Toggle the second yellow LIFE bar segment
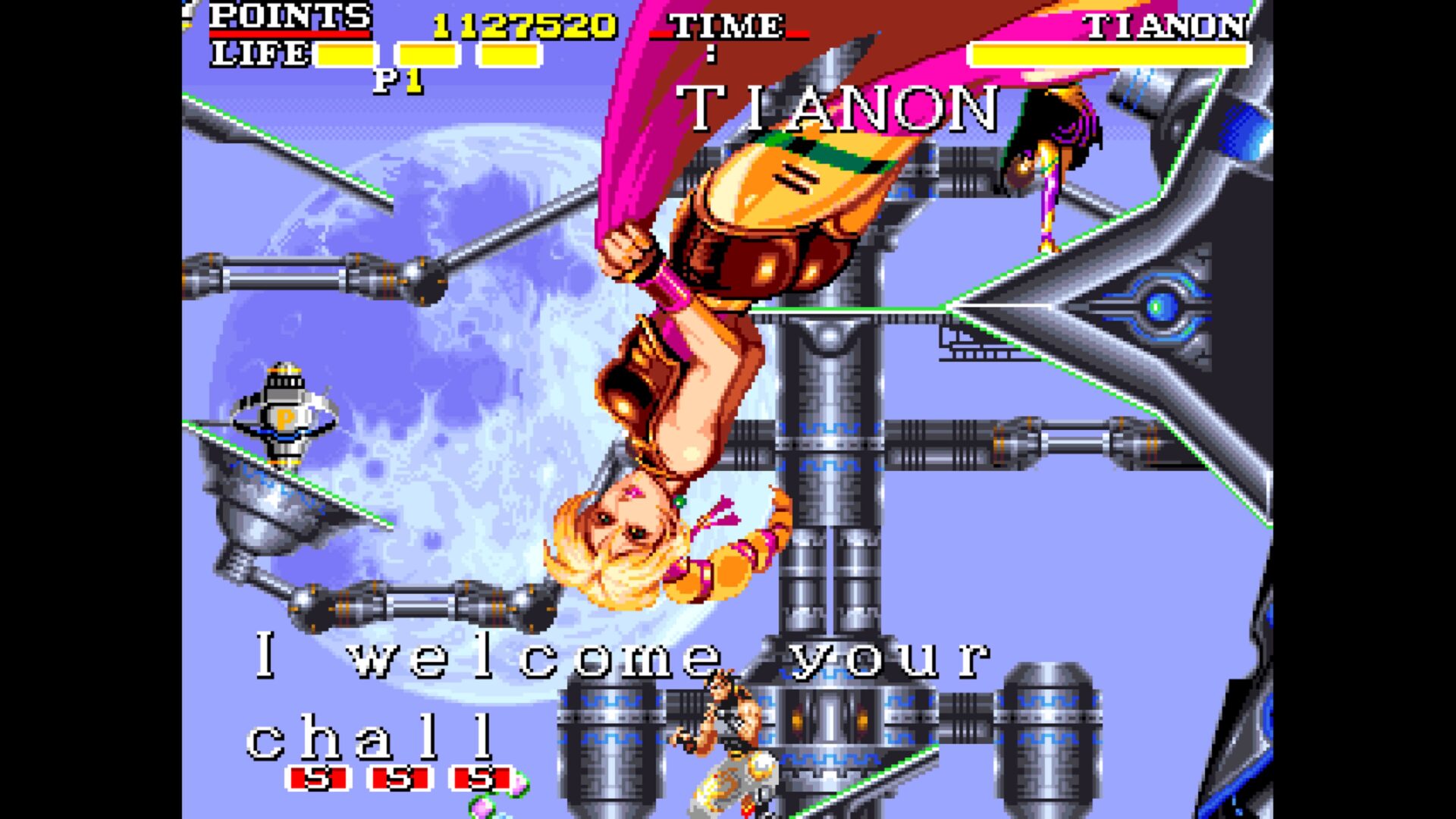The height and width of the screenshot is (819, 1456). 428,53
